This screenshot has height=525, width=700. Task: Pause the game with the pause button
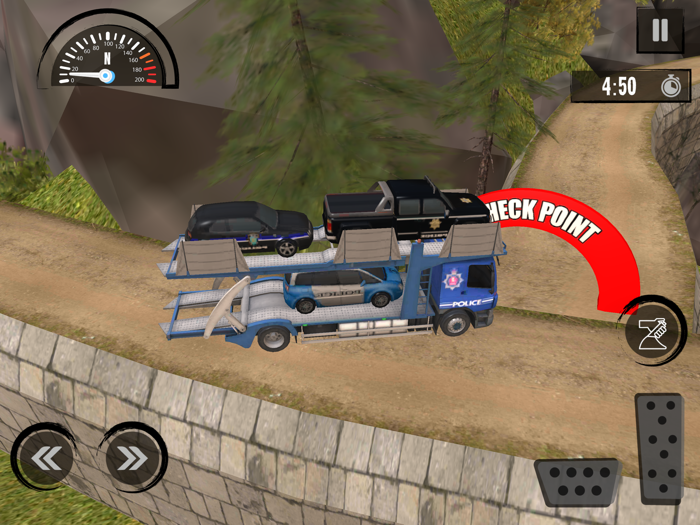[x=660, y=31]
